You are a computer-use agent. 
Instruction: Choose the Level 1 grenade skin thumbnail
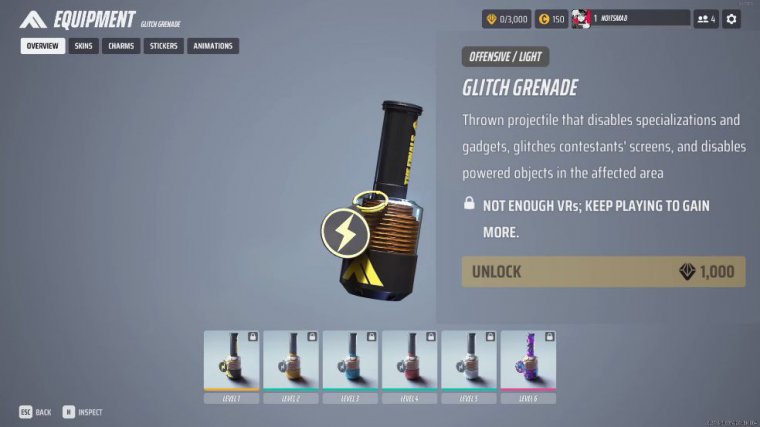click(232, 361)
